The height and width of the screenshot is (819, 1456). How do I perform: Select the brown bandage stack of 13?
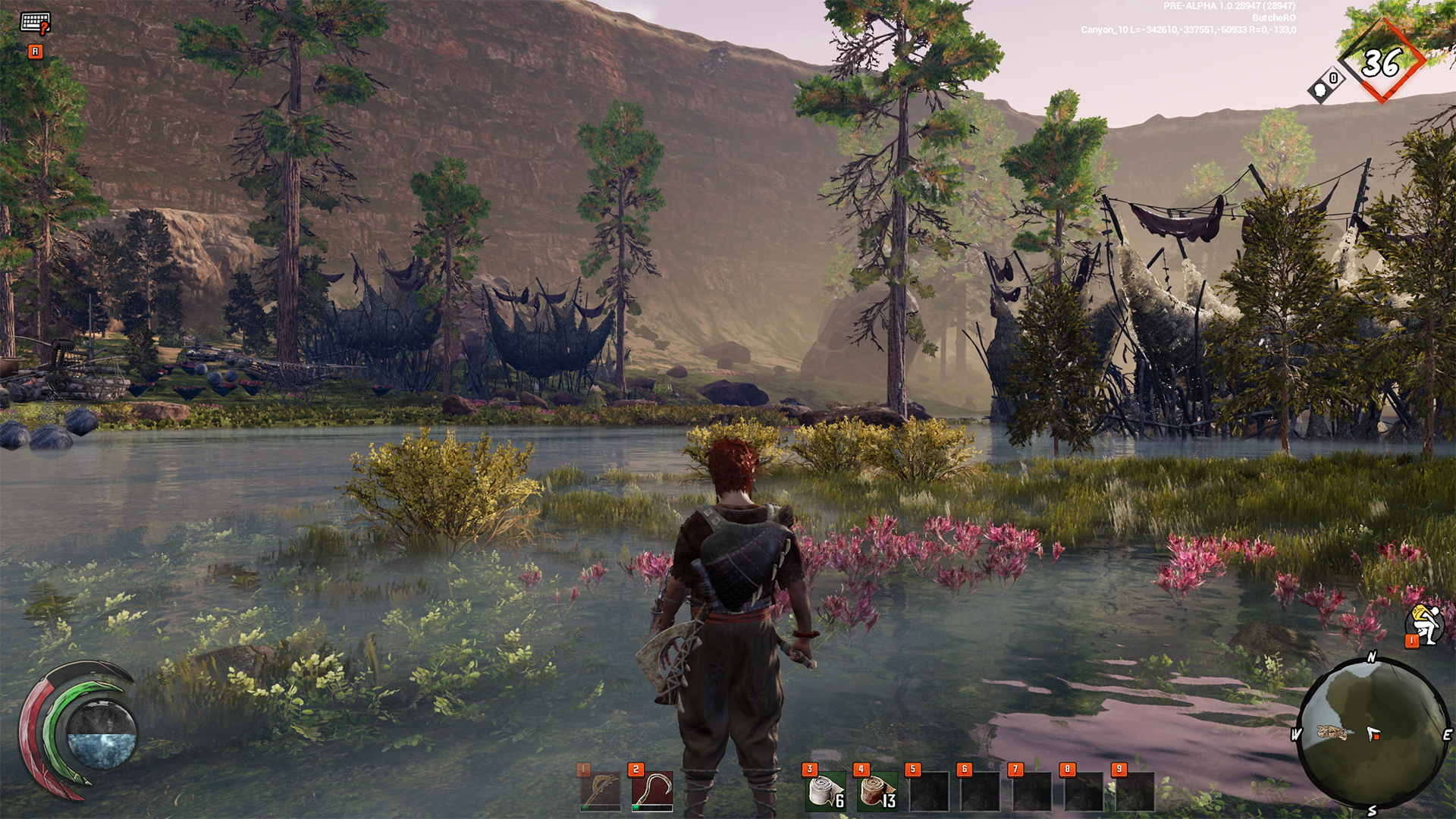coord(877,791)
